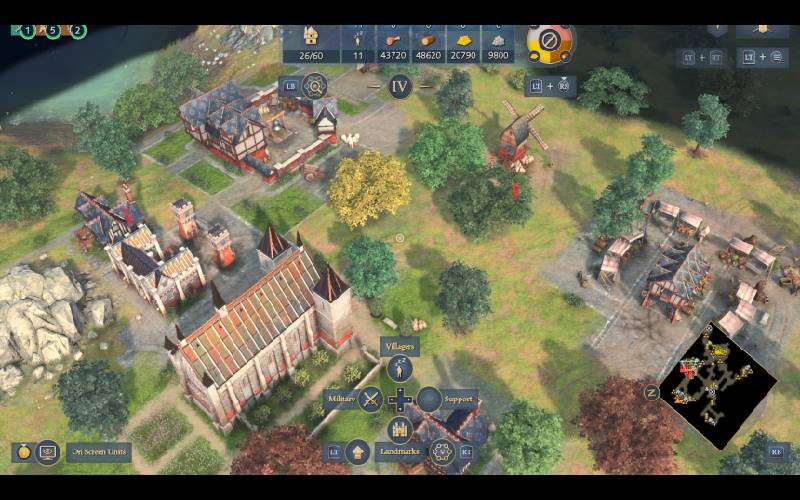Jump to Landmarks with the castle icon

tap(399, 429)
